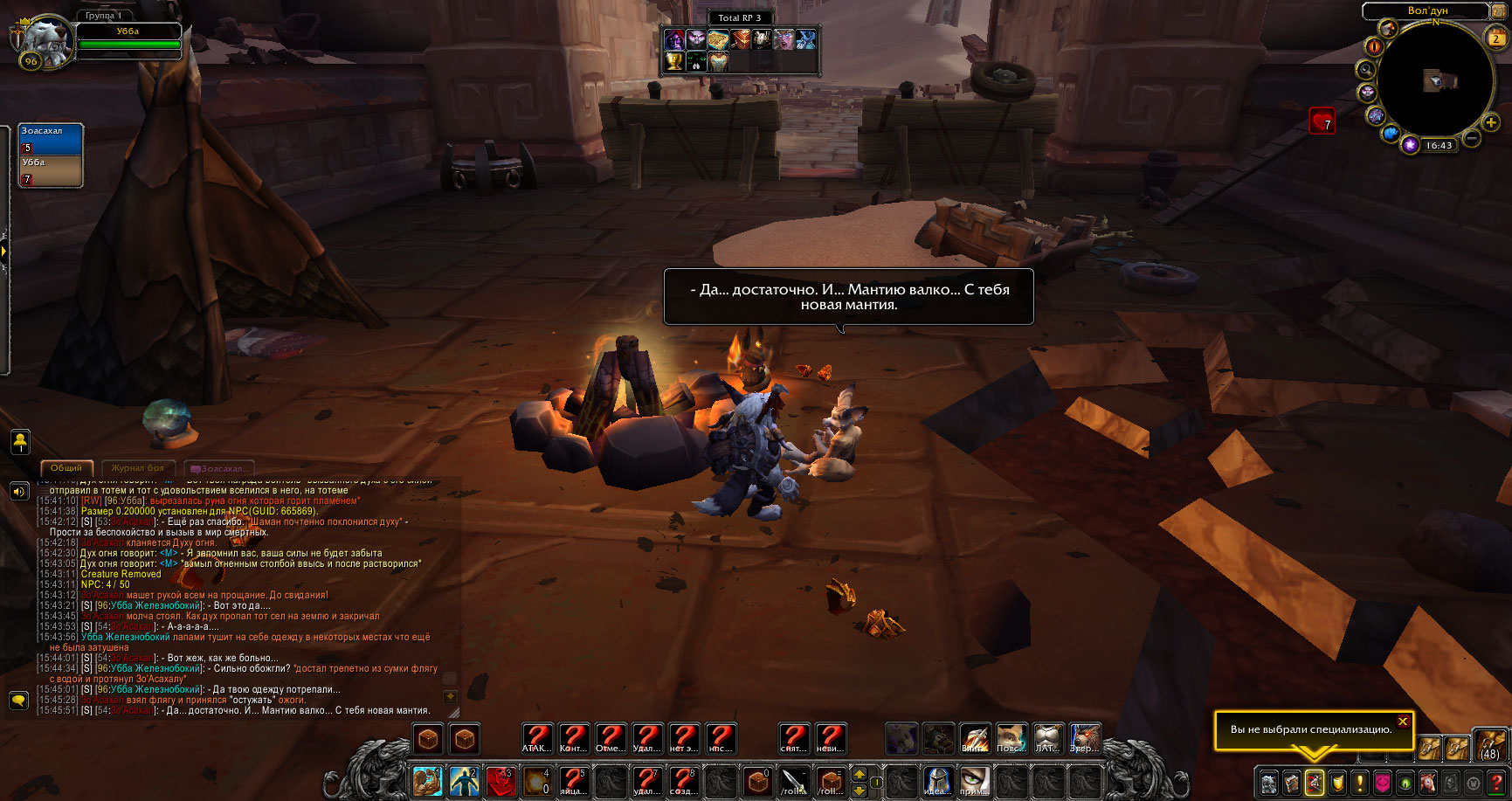
Task: Open the quest log exclamation mark button
Action: [1359, 783]
